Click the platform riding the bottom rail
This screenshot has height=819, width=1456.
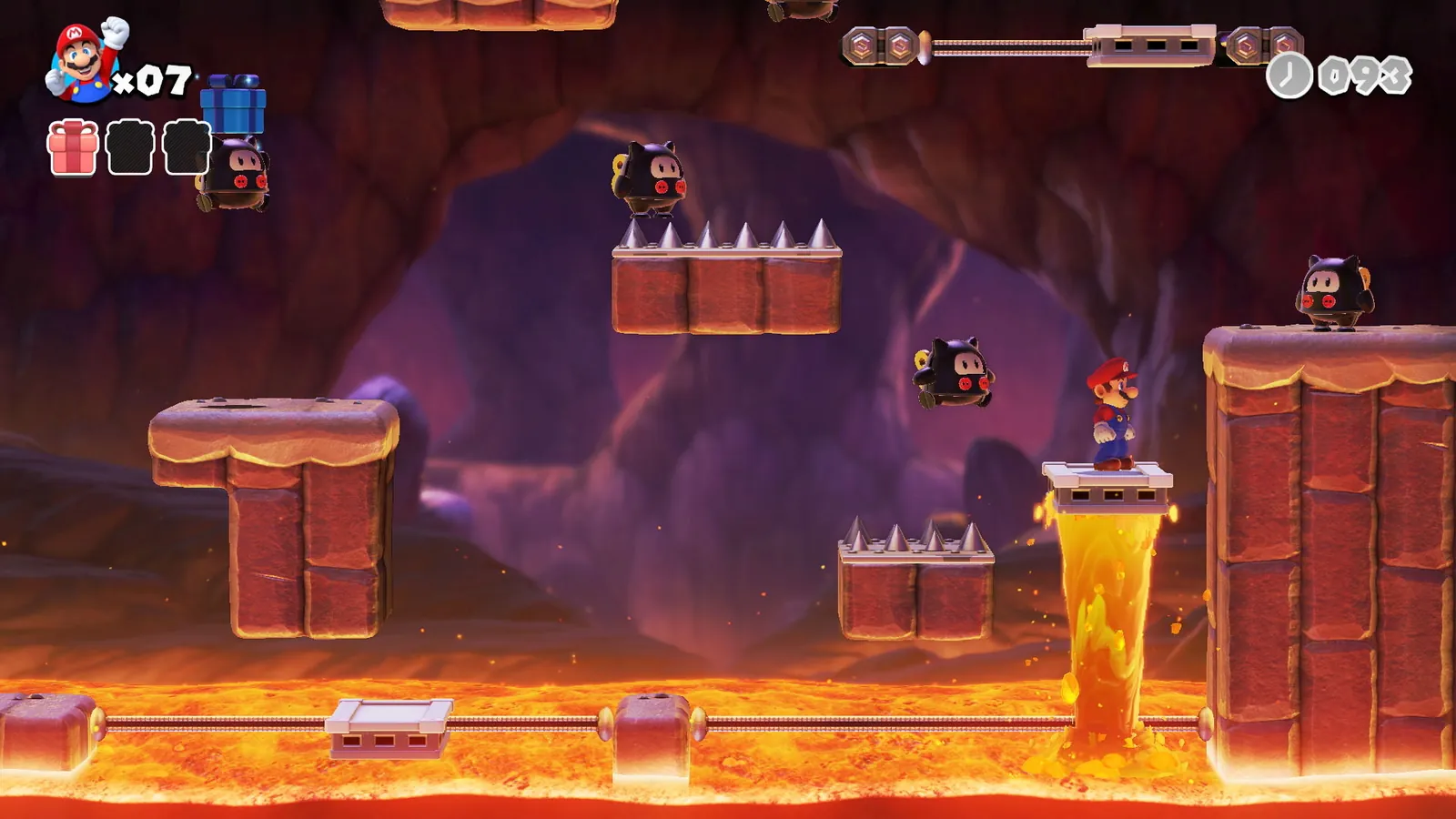coord(387,728)
